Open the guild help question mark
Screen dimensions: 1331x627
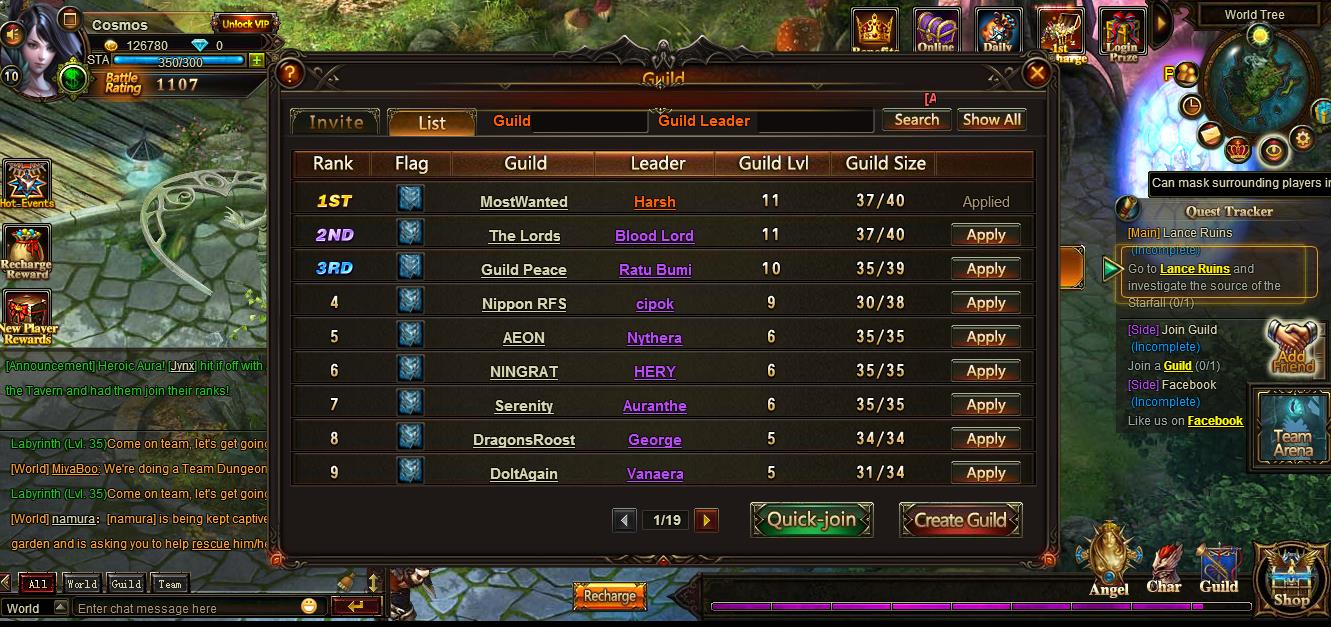pyautogui.click(x=290, y=73)
